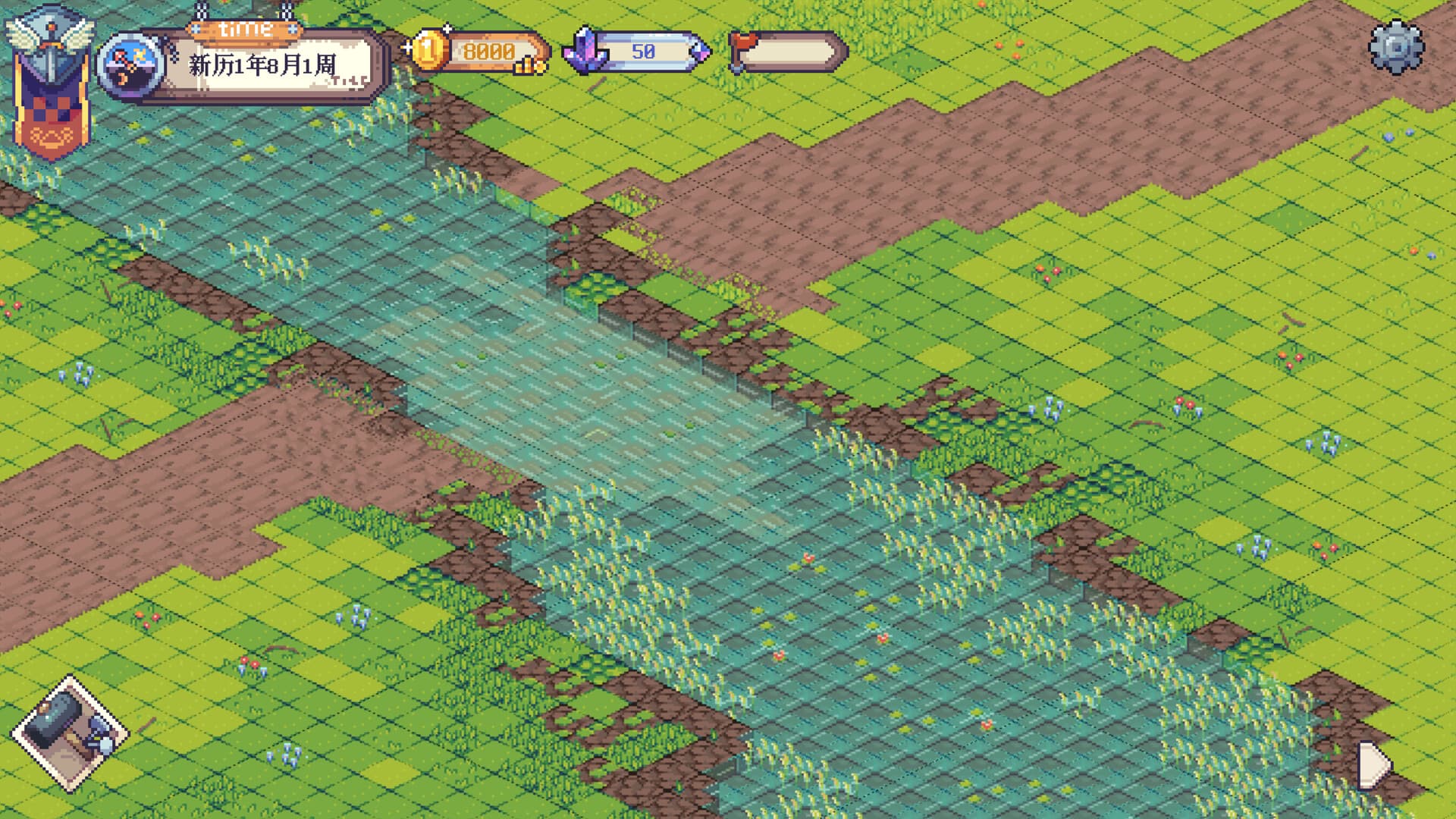The width and height of the screenshot is (1456, 819).
Task: Toggle the flag objective tracker
Action: [x=787, y=53]
